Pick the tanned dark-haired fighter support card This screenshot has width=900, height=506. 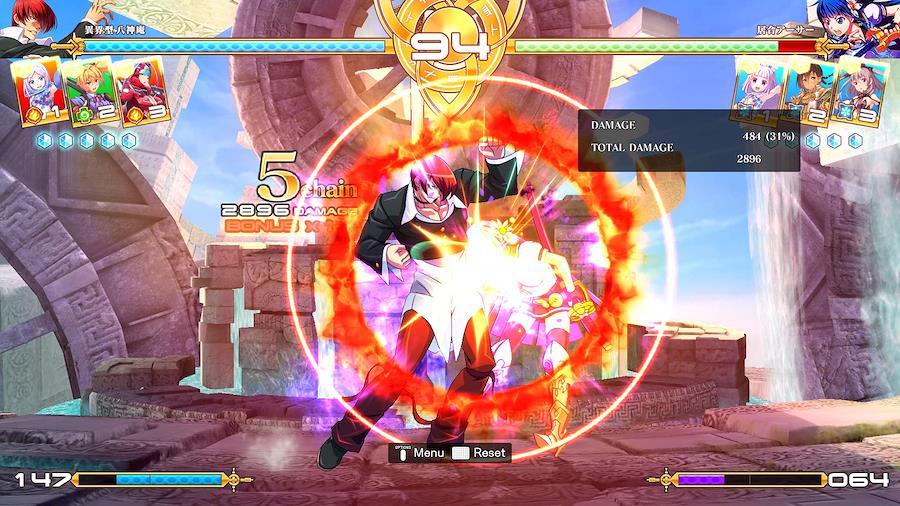tap(809, 91)
